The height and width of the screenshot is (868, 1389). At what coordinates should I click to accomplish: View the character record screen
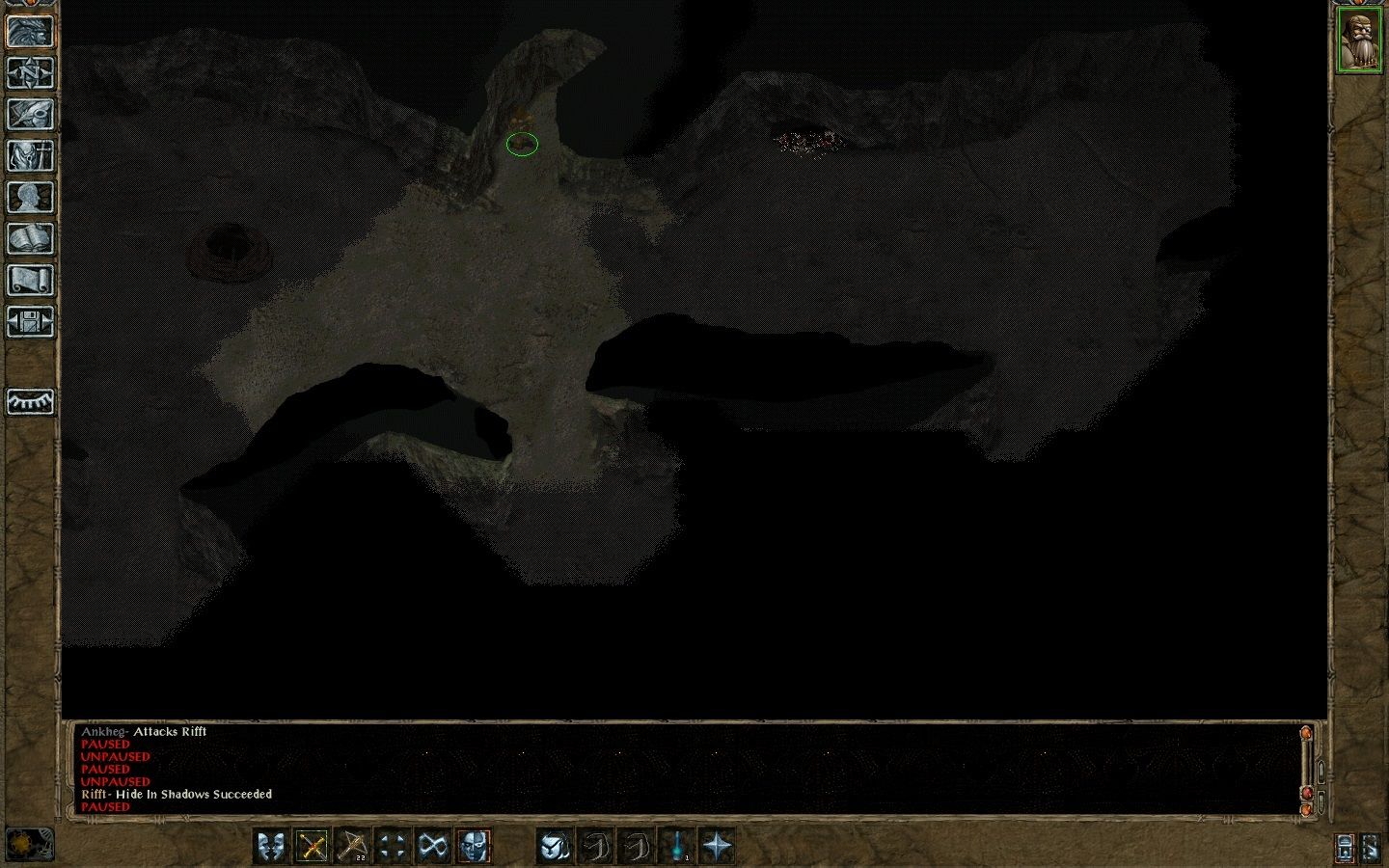coord(29,195)
